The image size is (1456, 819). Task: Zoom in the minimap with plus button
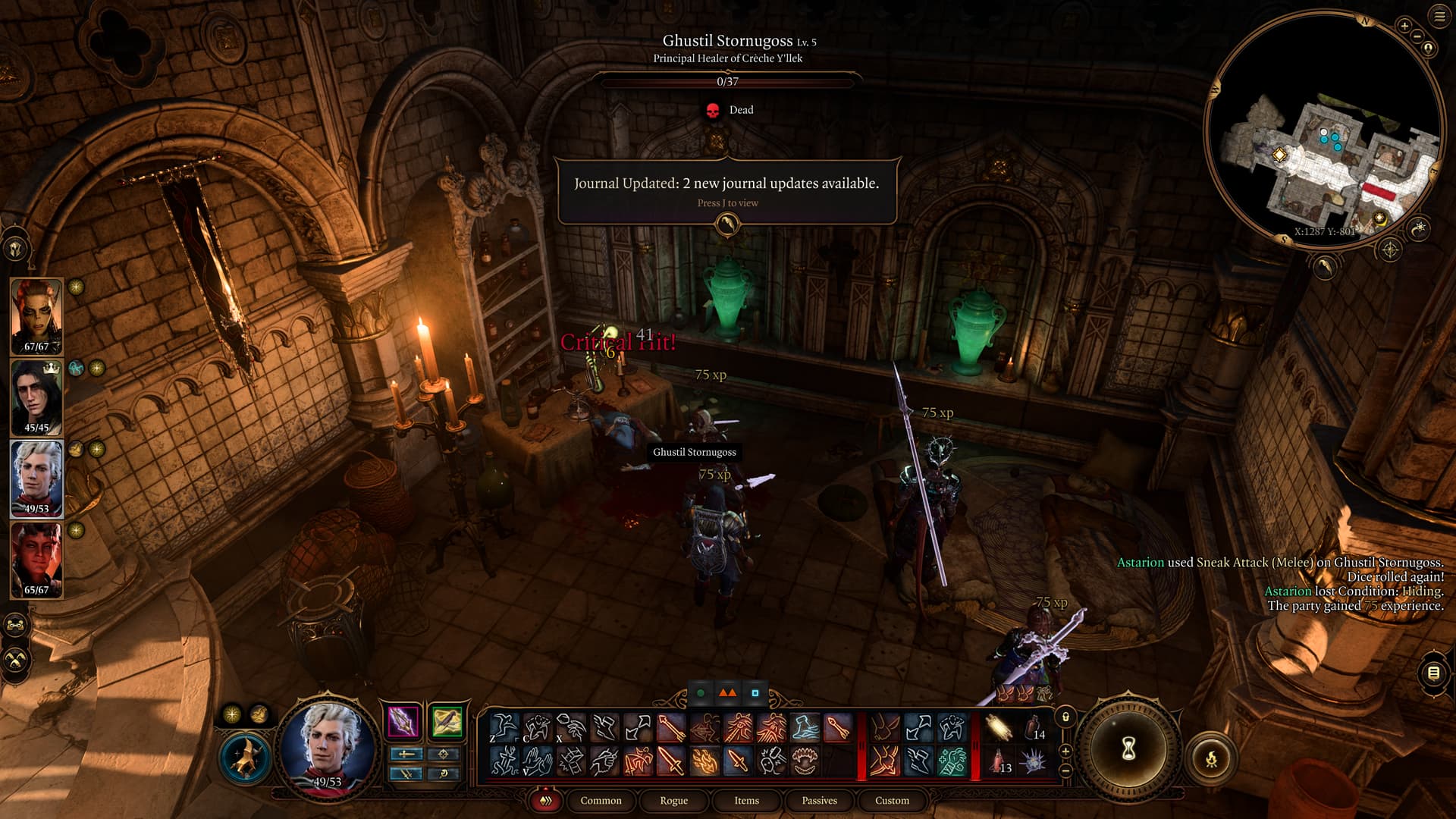[1404, 26]
